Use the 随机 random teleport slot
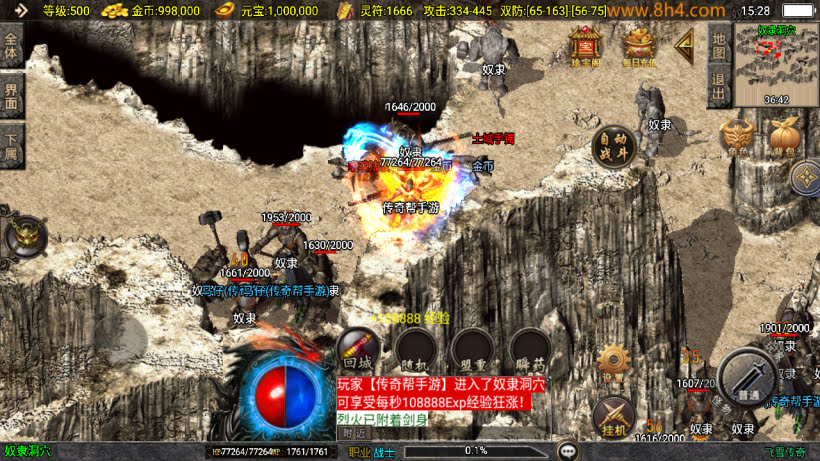Viewport: 820px width, 461px height. 415,350
